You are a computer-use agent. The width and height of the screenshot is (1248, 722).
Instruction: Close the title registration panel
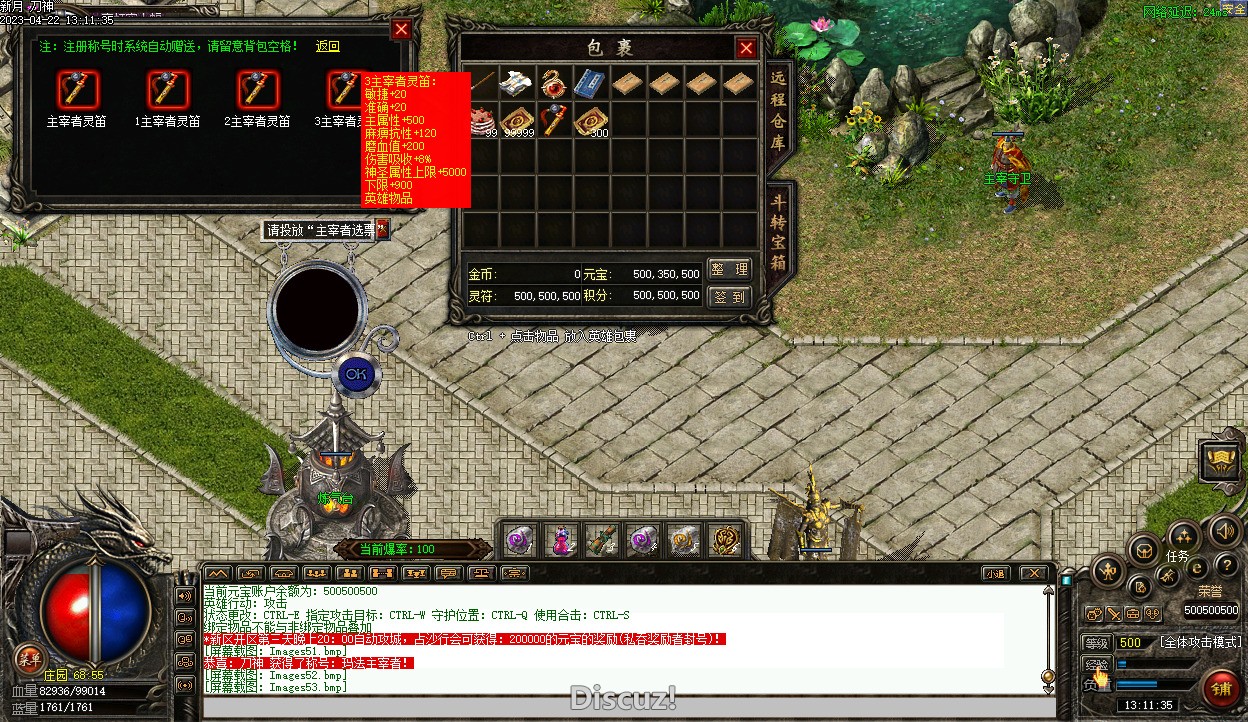pos(401,30)
